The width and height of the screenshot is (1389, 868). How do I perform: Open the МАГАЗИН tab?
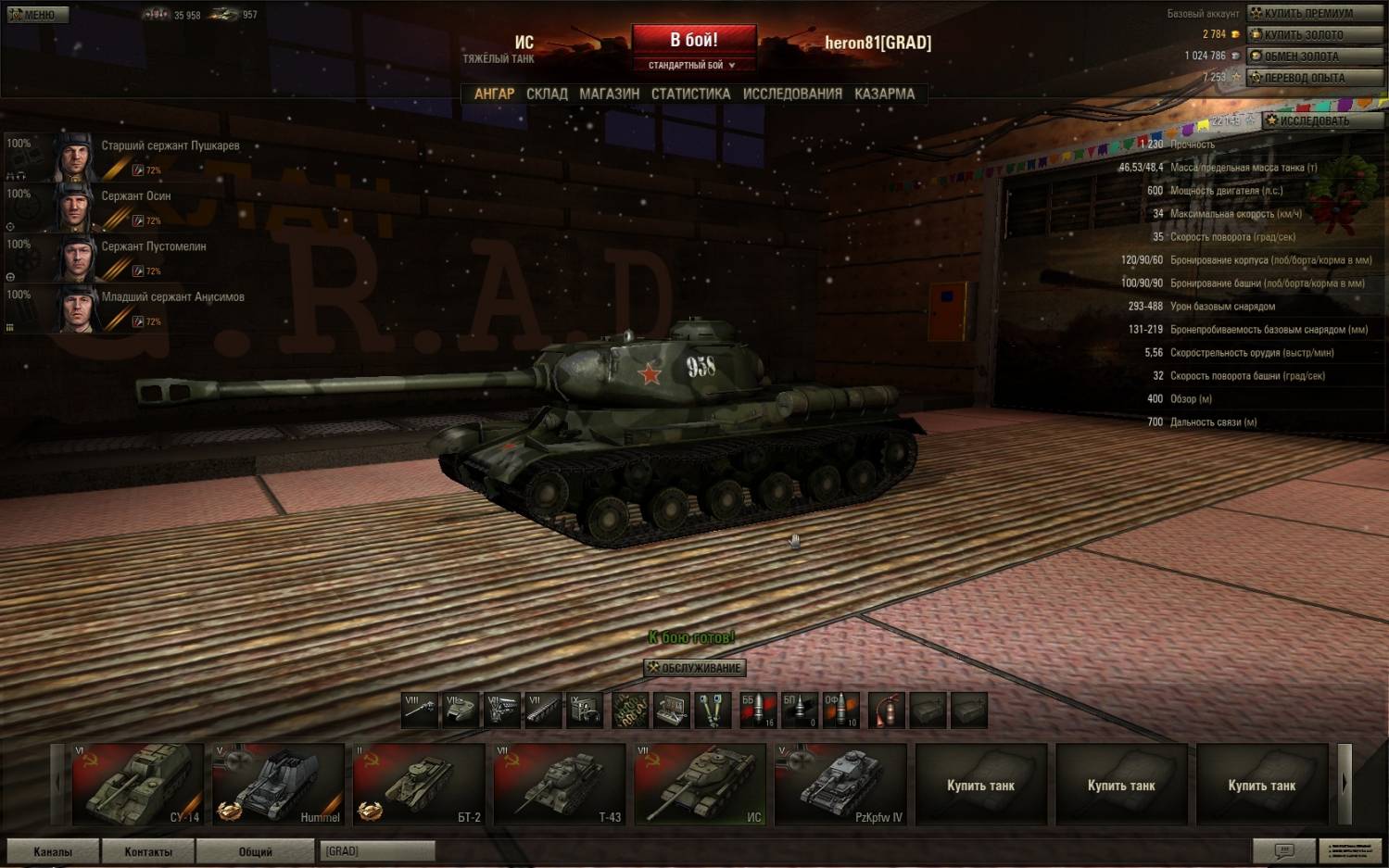[609, 94]
